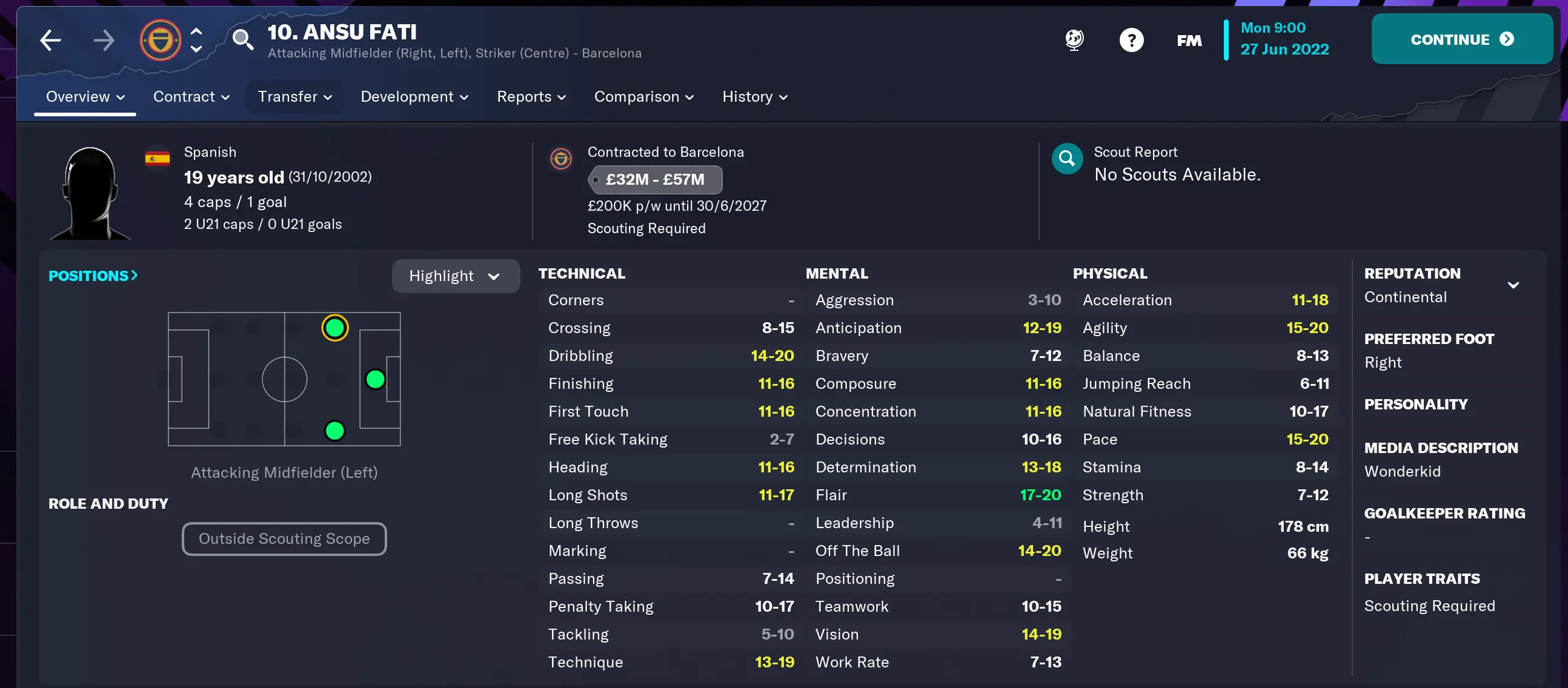
Task: Open the world/globe icon in the header
Action: point(1073,39)
